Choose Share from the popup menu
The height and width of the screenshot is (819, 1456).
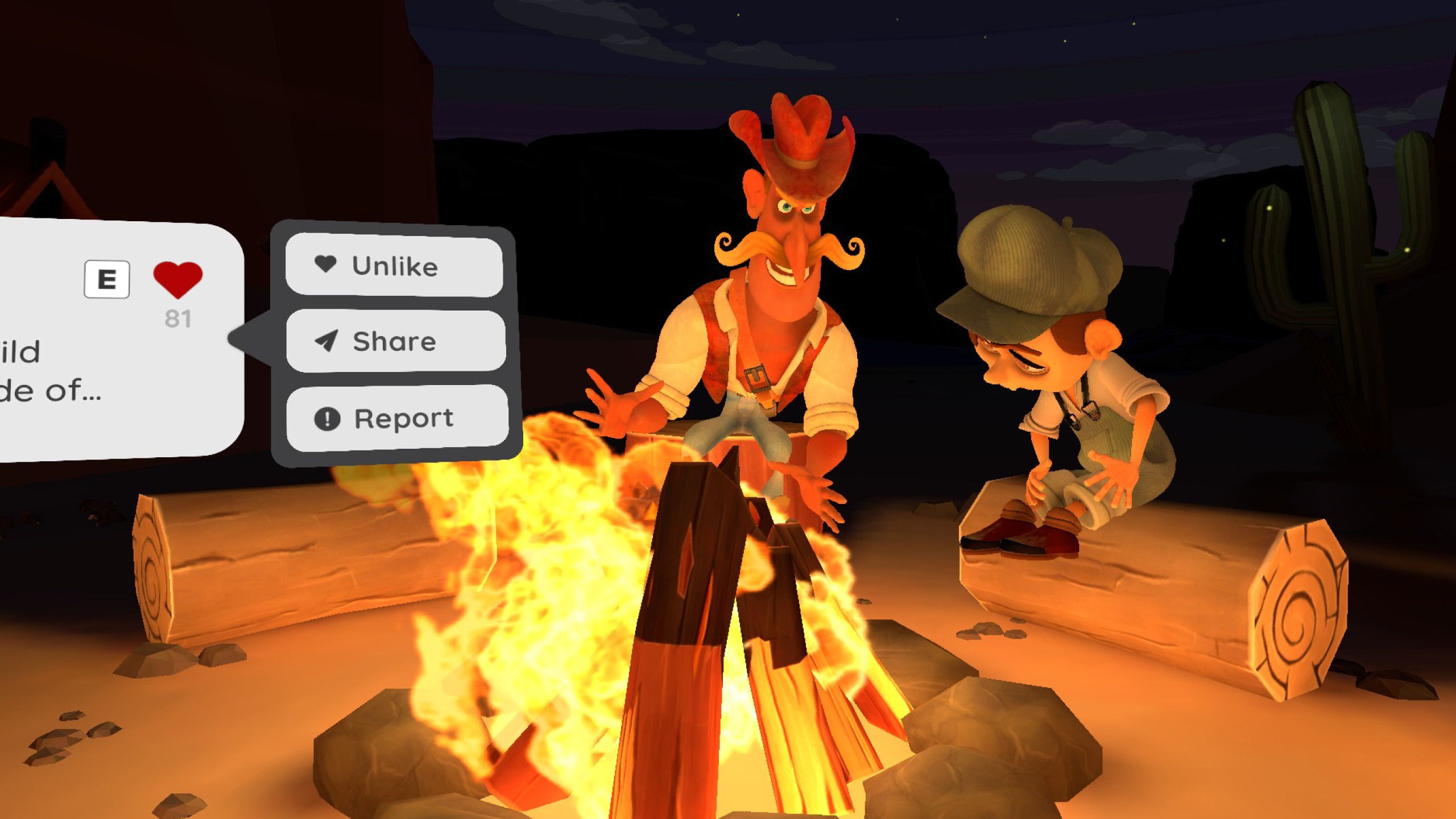(395, 341)
